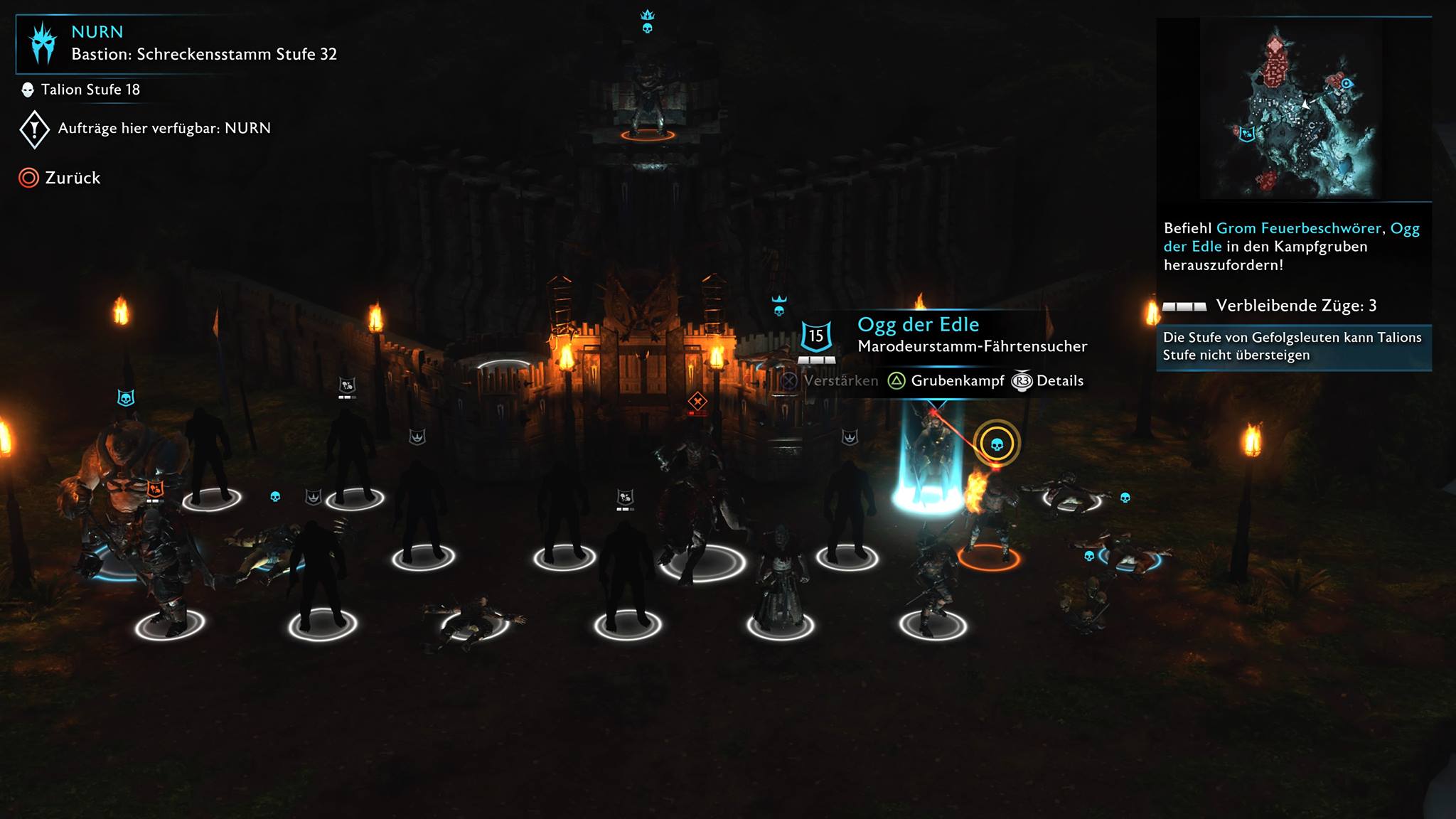Open the Nurn region minimap
The height and width of the screenshot is (819, 1456).
1292,109
